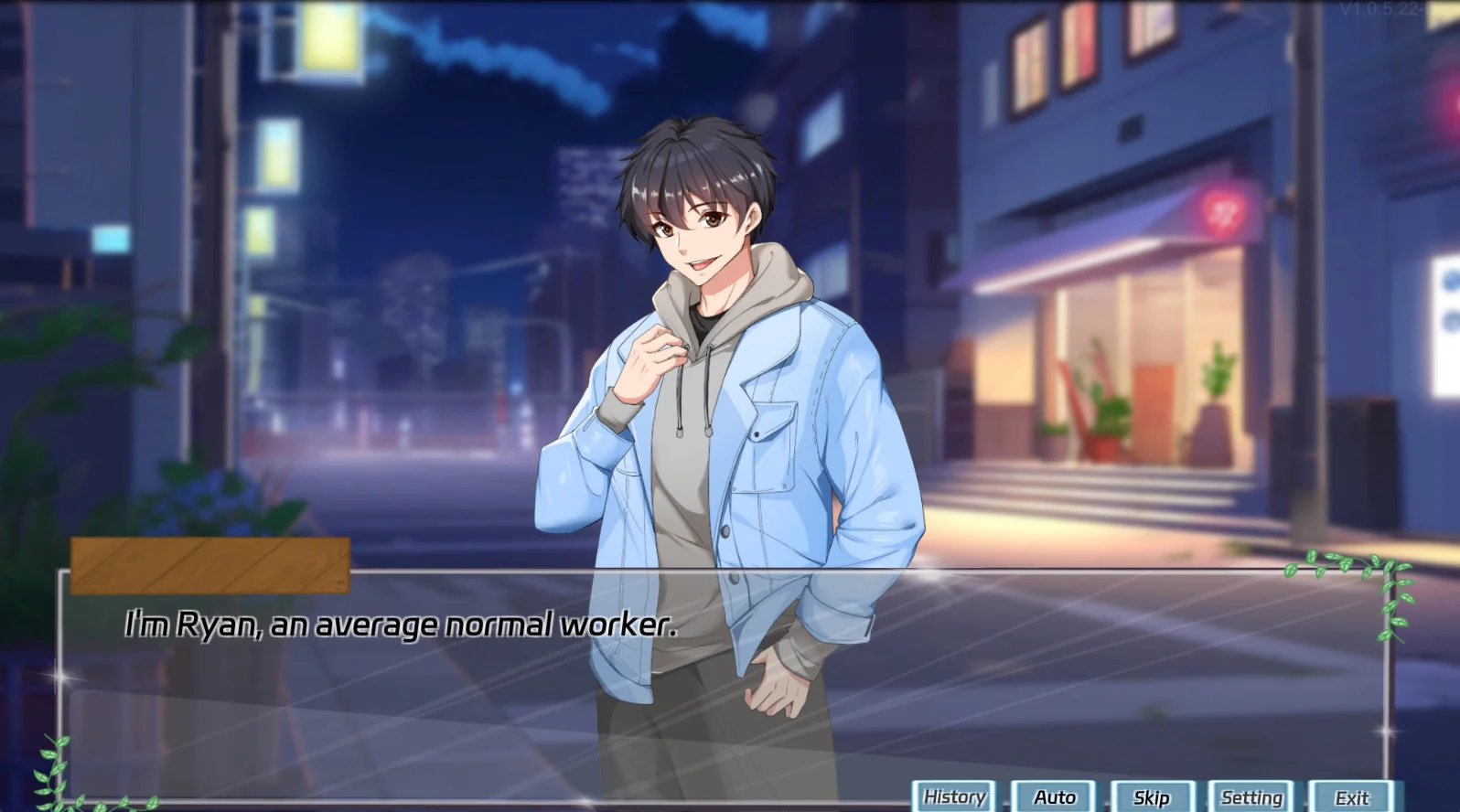Skip the current dialogue
The height and width of the screenshot is (812, 1460).
(1152, 797)
